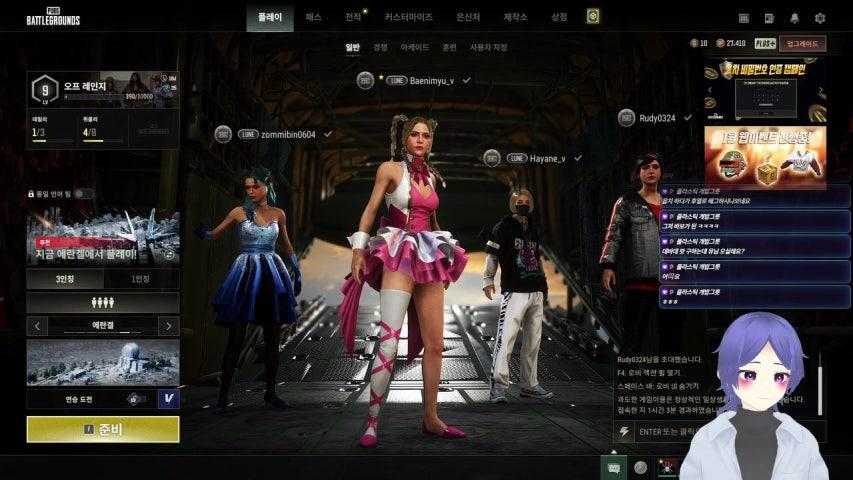Switch to the 훈련 training tab
Screen dimensions: 853x480
pyautogui.click(x=449, y=47)
